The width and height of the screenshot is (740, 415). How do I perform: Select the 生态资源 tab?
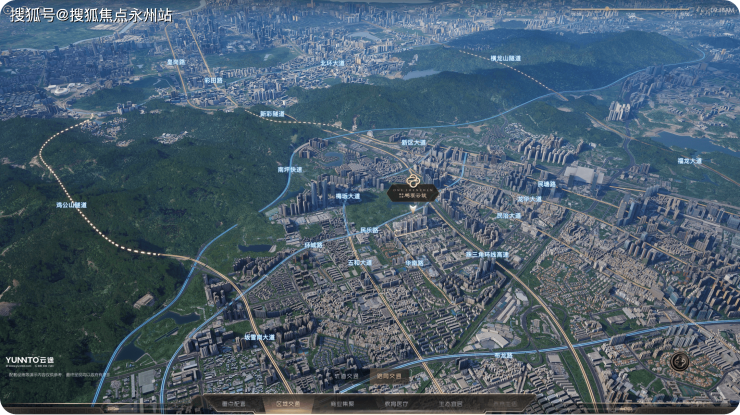(452, 403)
